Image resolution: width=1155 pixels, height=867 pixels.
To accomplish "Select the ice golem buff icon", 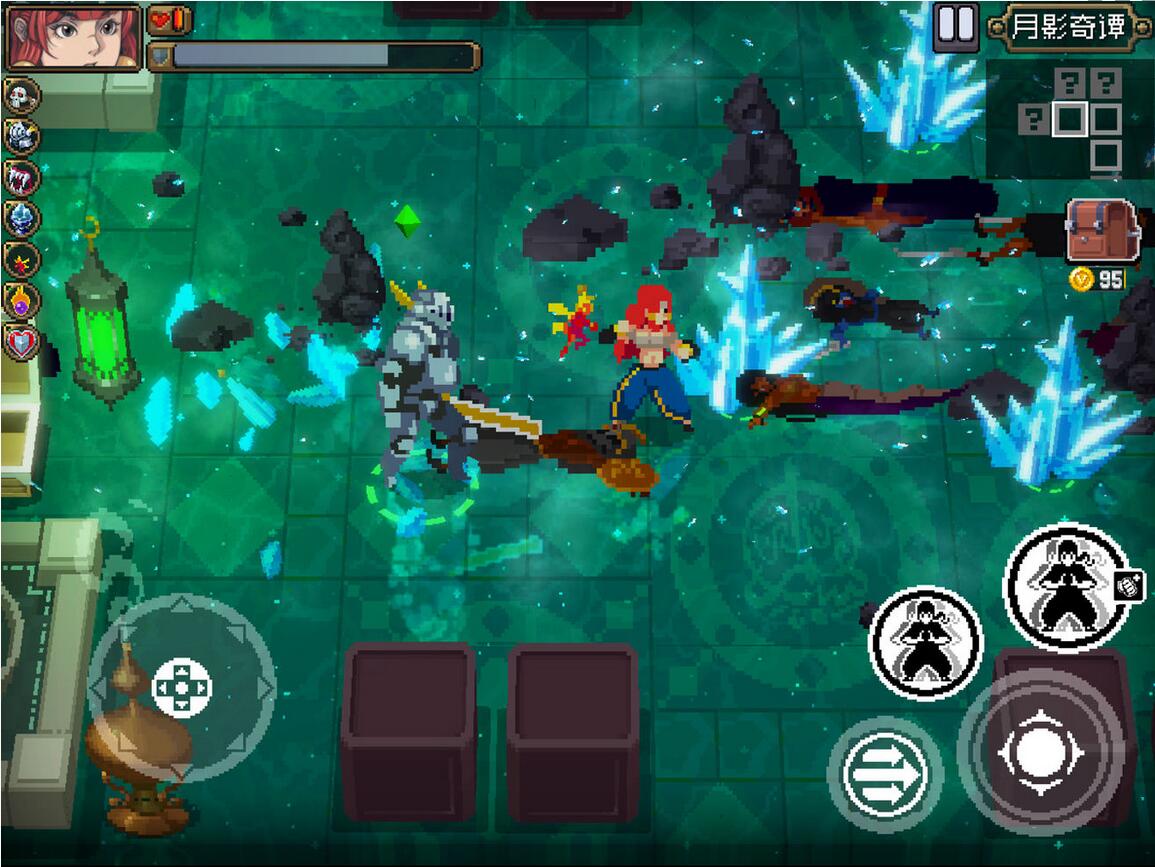I will point(22,218).
